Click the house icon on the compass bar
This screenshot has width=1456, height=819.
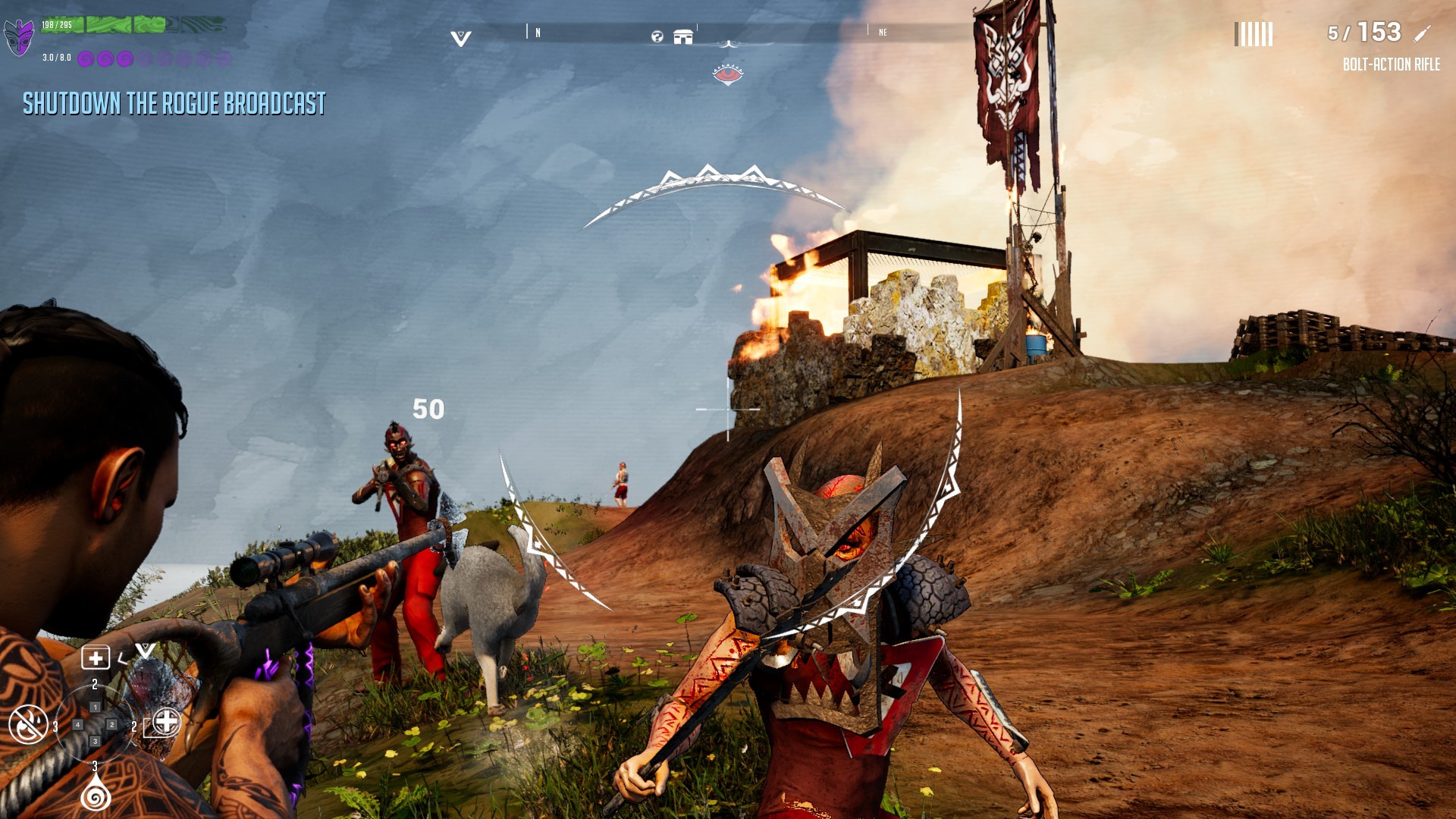(x=683, y=36)
